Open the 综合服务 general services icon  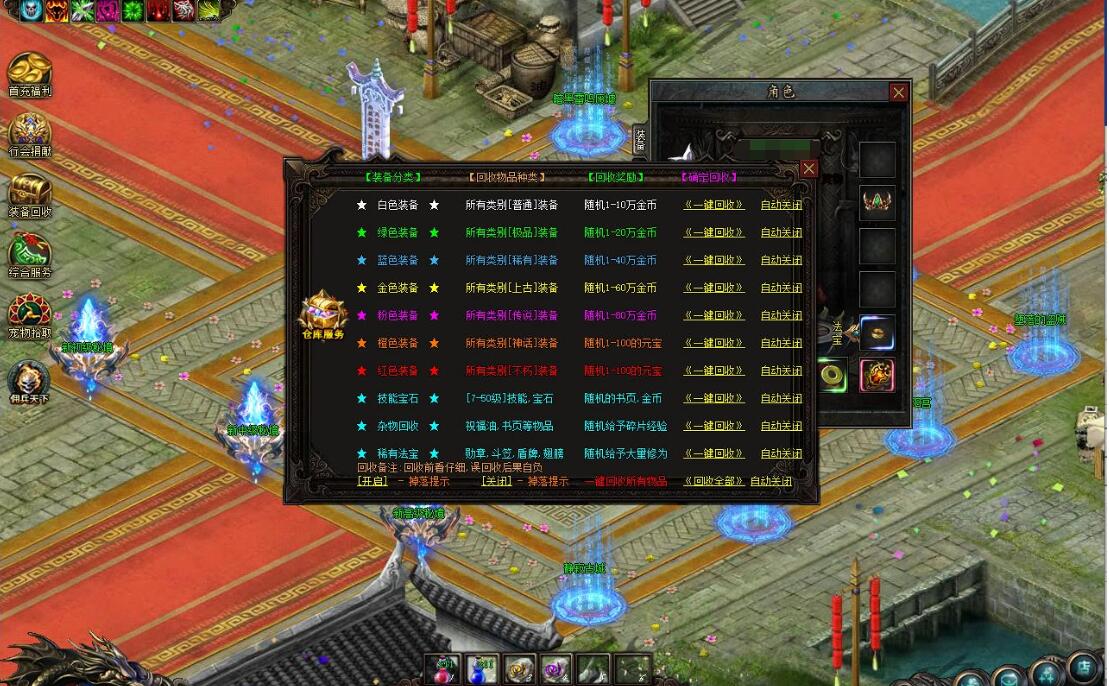(x=29, y=253)
